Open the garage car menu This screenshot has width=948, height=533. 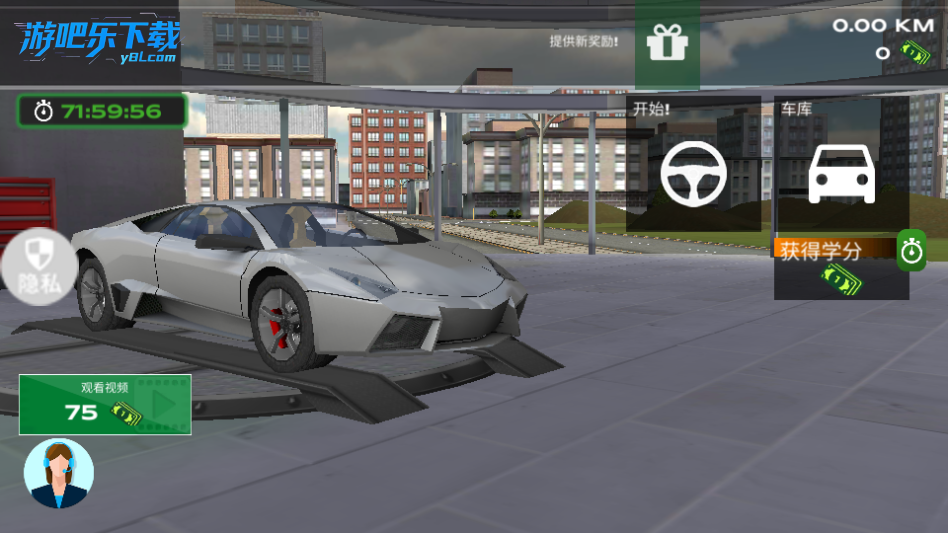pyautogui.click(x=841, y=172)
